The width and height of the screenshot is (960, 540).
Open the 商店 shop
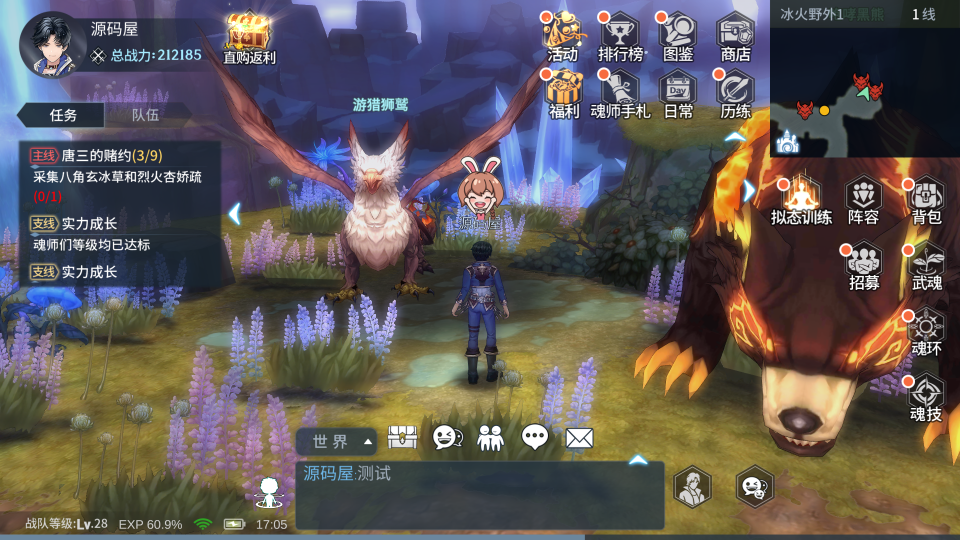click(x=735, y=36)
